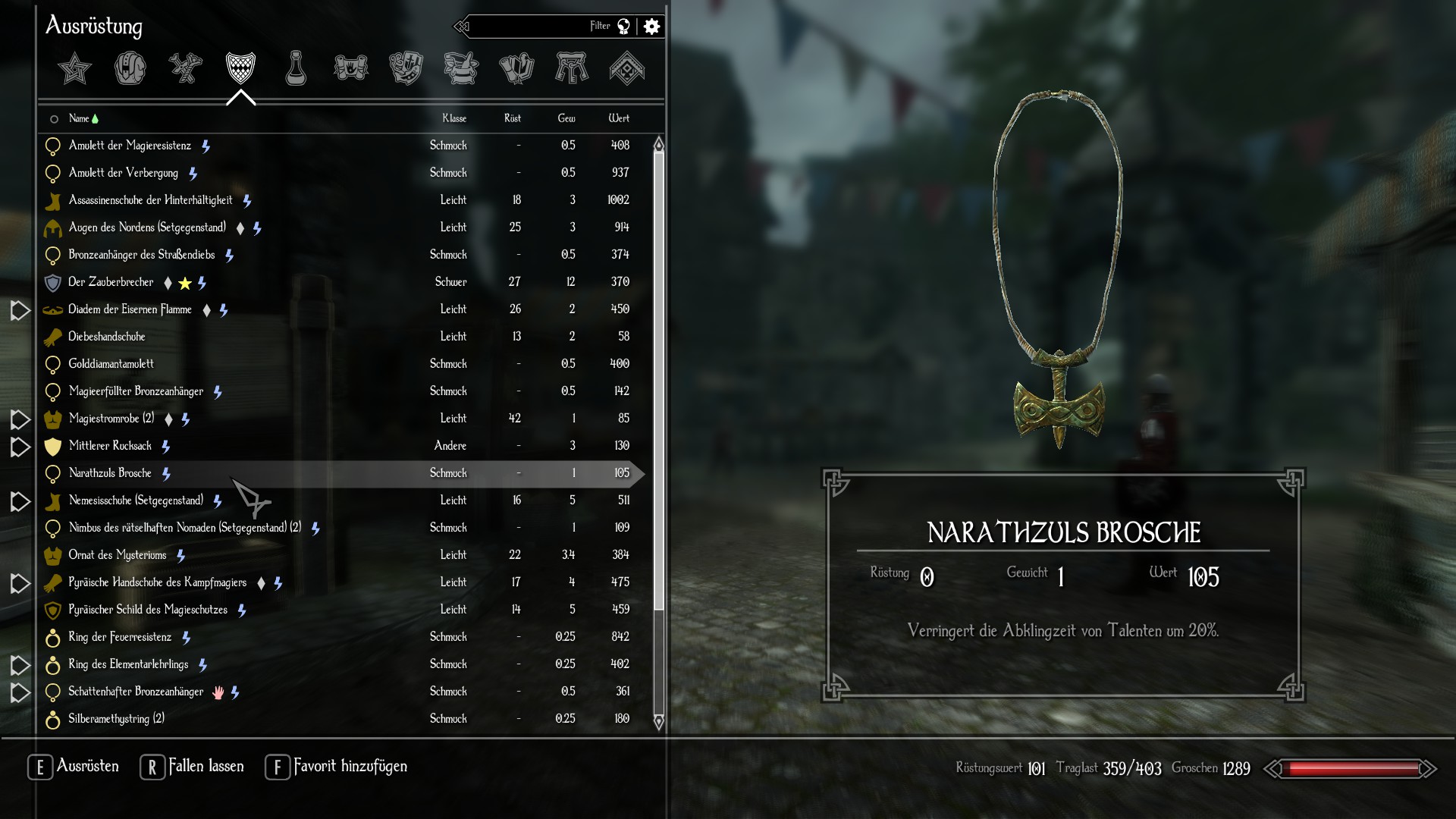Select Diadem der Eisernen Flamme

pos(130,309)
